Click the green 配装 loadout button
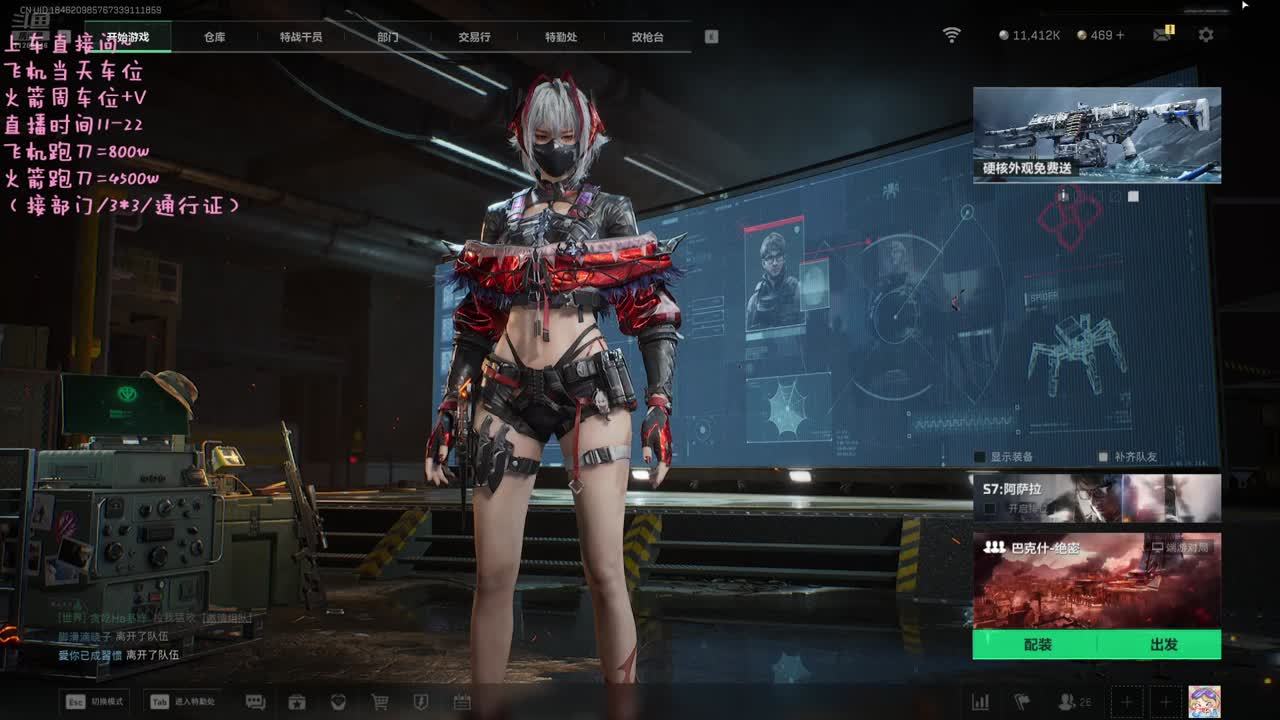The width and height of the screenshot is (1280, 720). (1037, 645)
